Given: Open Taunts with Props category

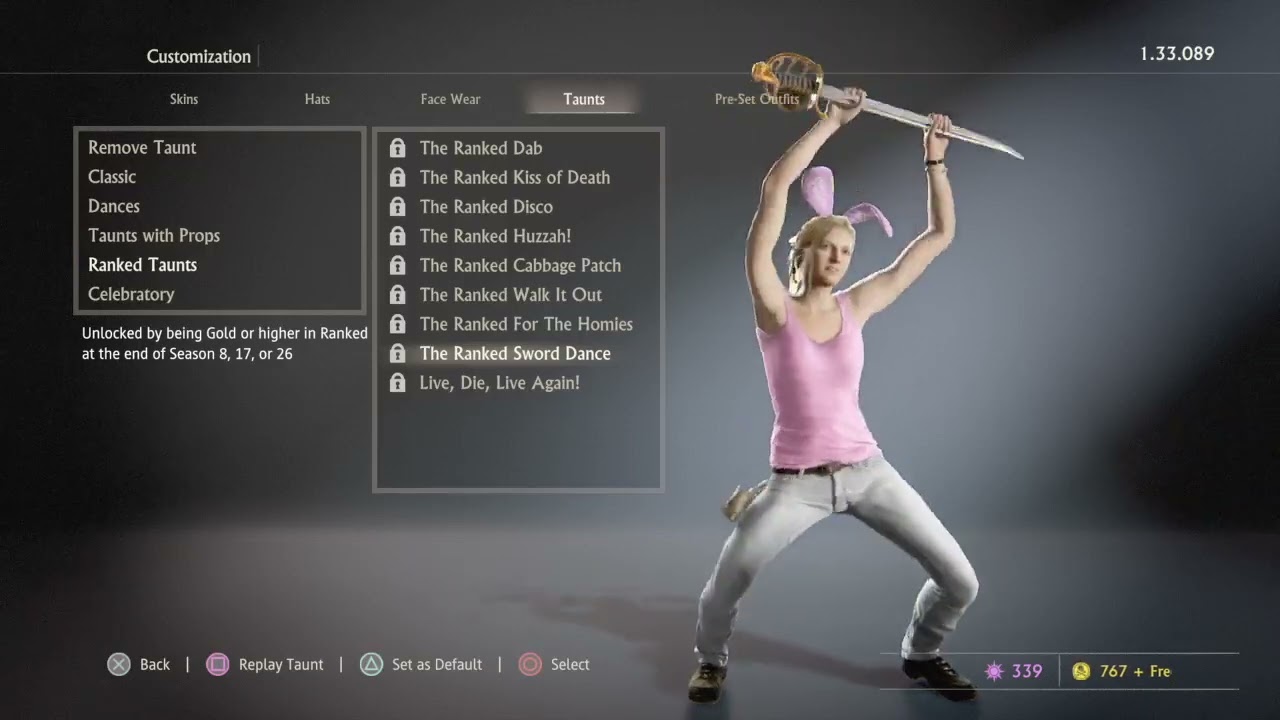Looking at the screenshot, I should 154,236.
